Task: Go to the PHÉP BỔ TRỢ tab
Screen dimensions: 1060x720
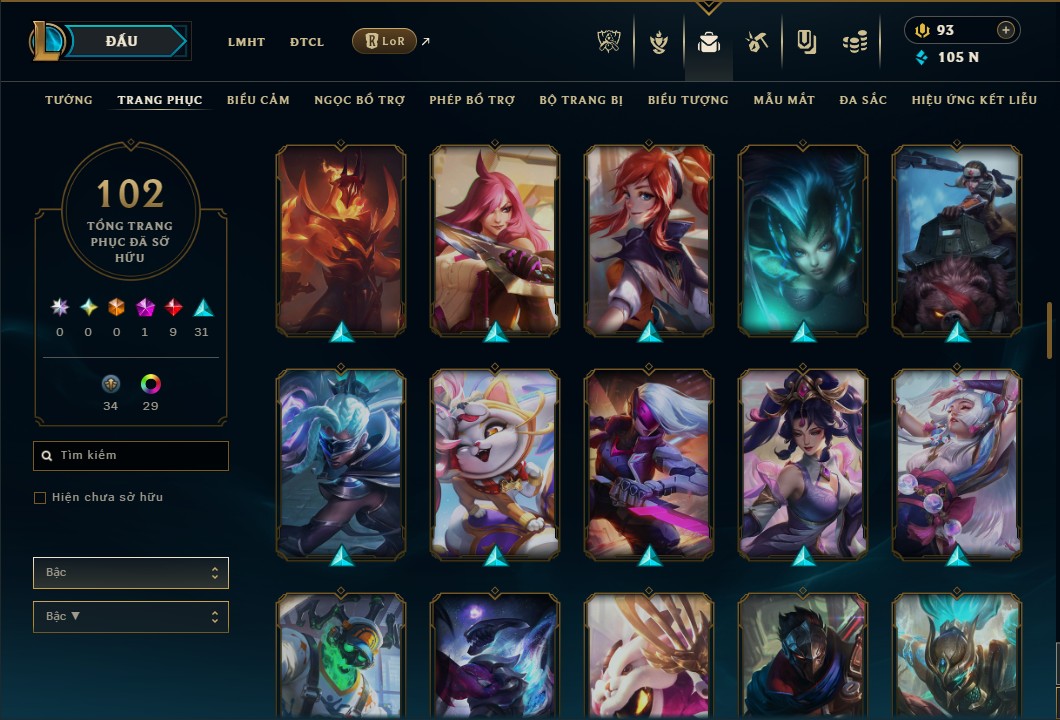Action: [472, 100]
